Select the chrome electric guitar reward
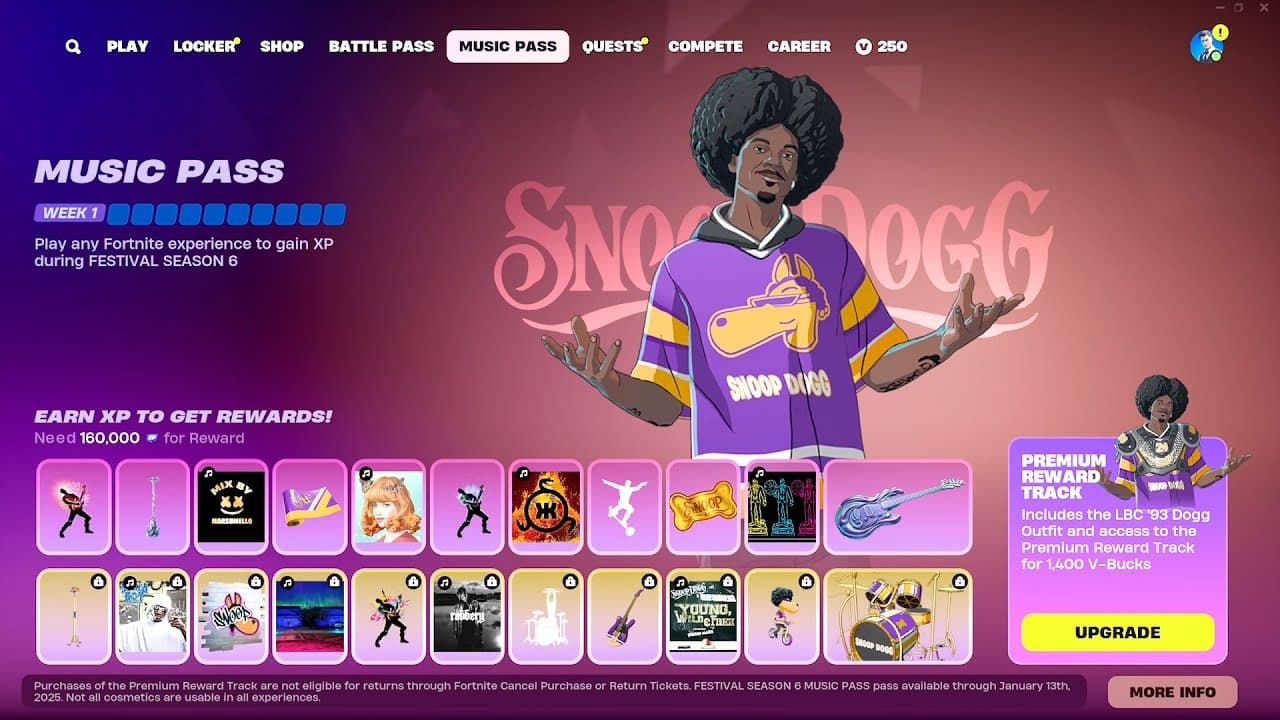The width and height of the screenshot is (1280, 720). pyautogui.click(x=898, y=507)
